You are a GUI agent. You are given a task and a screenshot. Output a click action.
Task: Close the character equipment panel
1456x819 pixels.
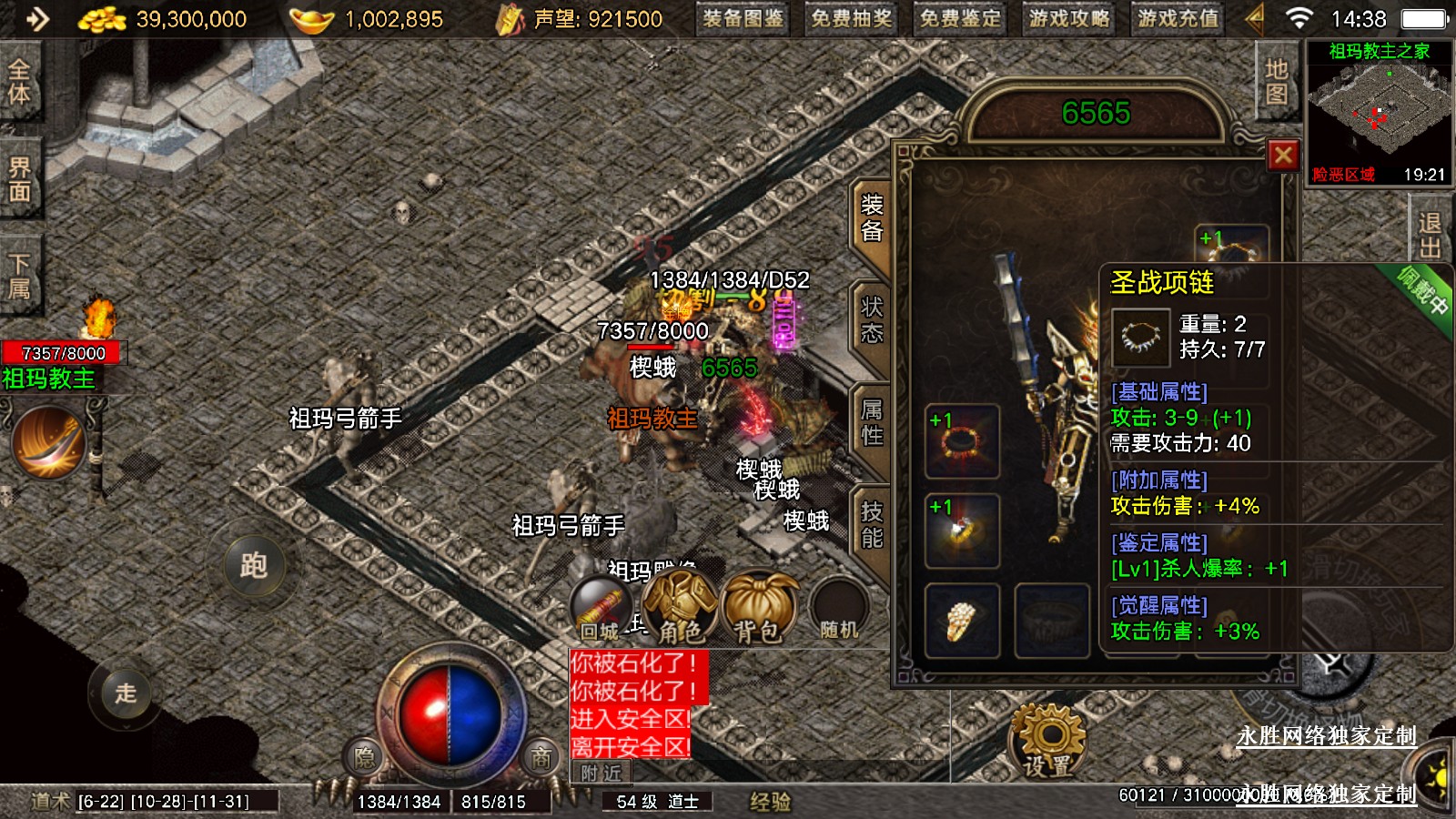1283,156
